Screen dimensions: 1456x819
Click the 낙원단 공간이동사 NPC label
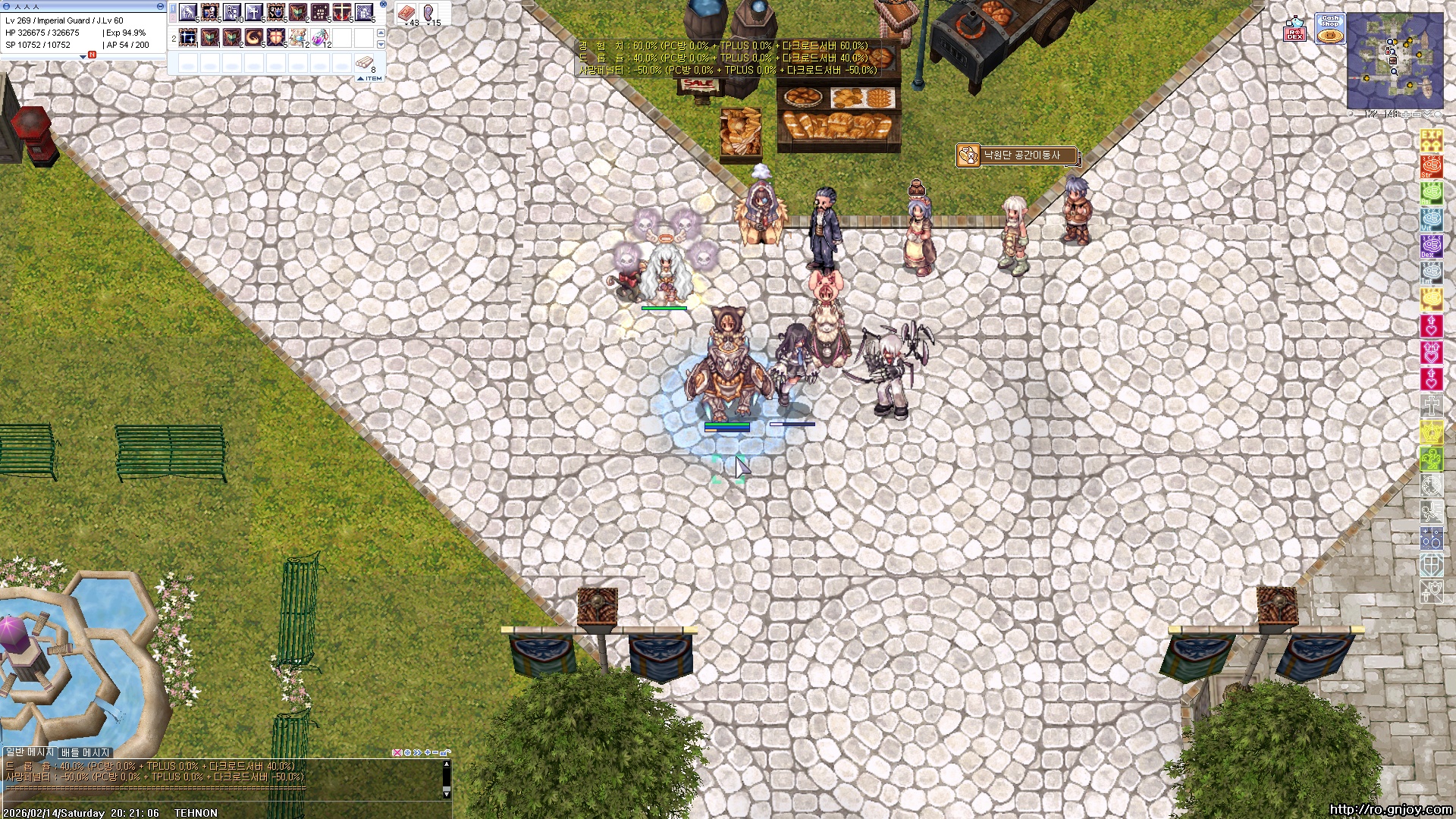point(1016,155)
